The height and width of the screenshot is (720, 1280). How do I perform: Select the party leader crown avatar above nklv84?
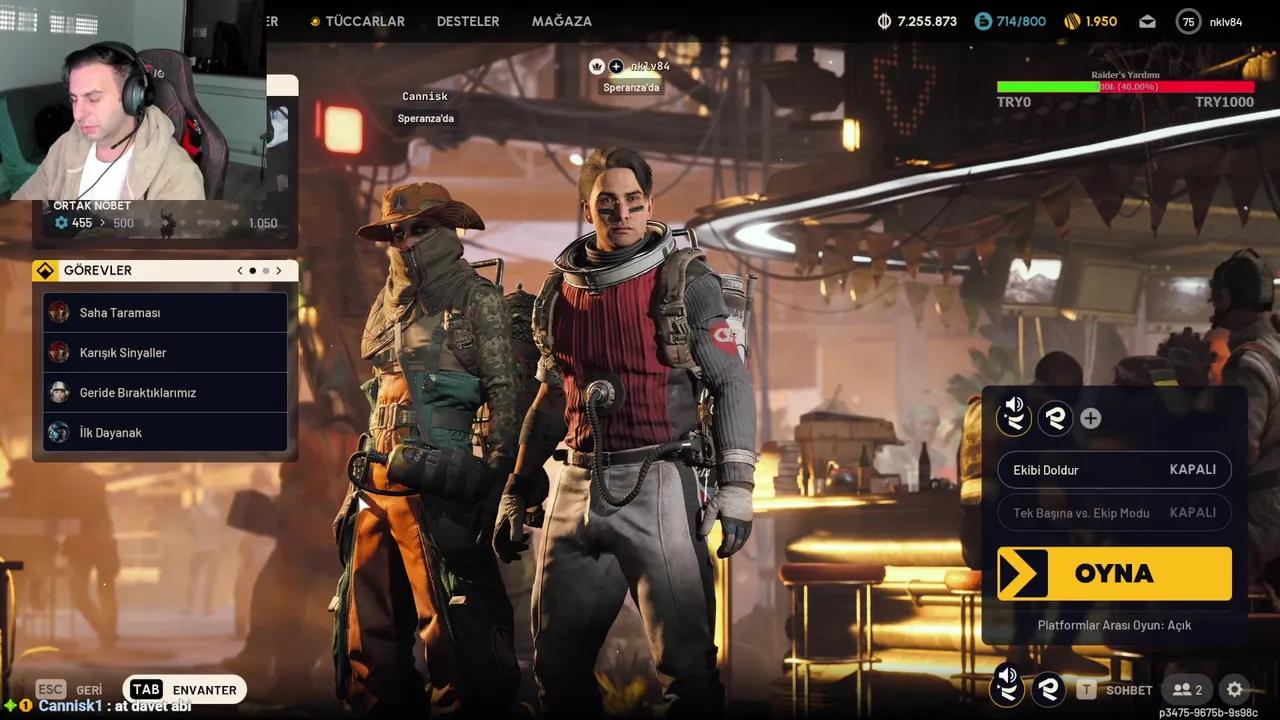[597, 65]
